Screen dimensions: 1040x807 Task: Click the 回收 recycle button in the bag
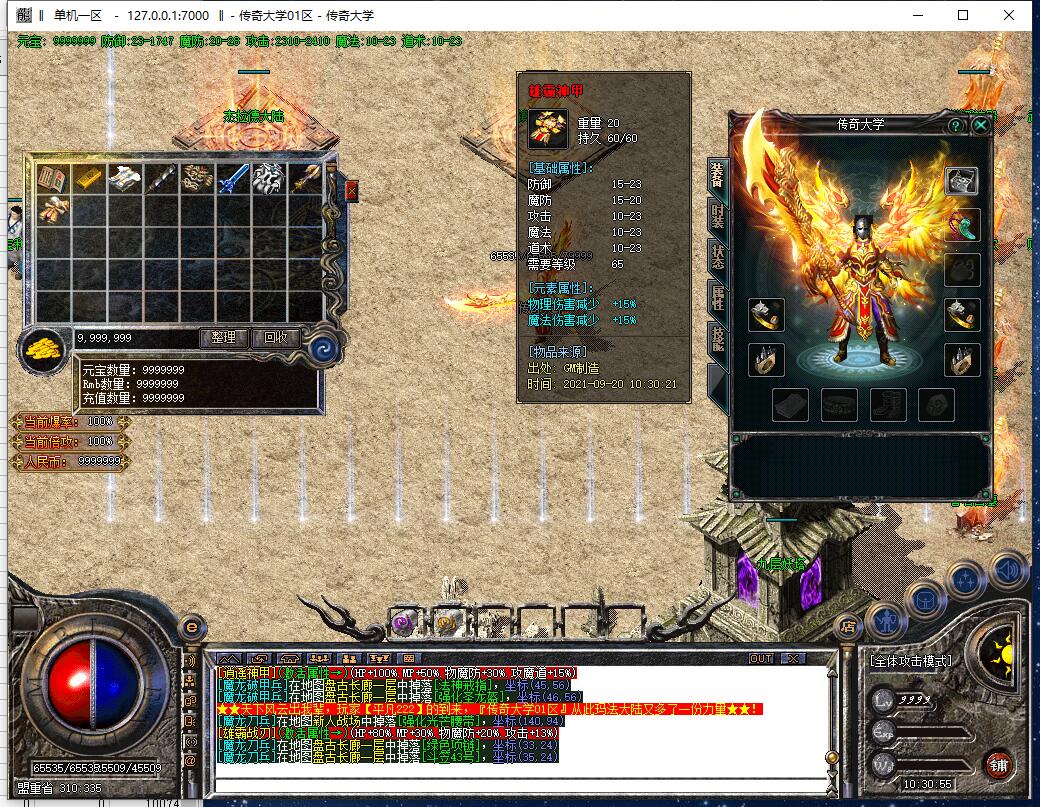click(x=276, y=338)
